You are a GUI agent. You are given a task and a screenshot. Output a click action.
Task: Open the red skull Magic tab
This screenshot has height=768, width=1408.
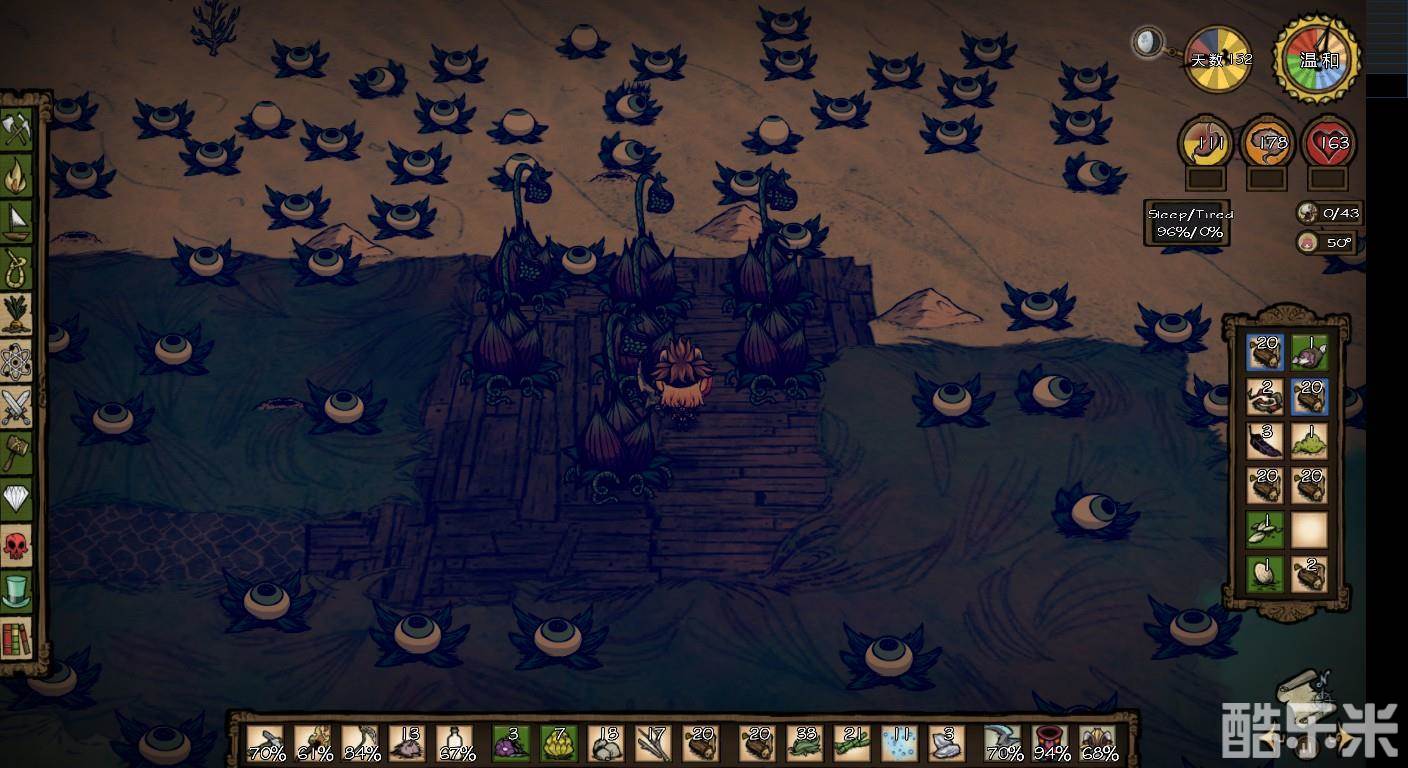(17, 545)
